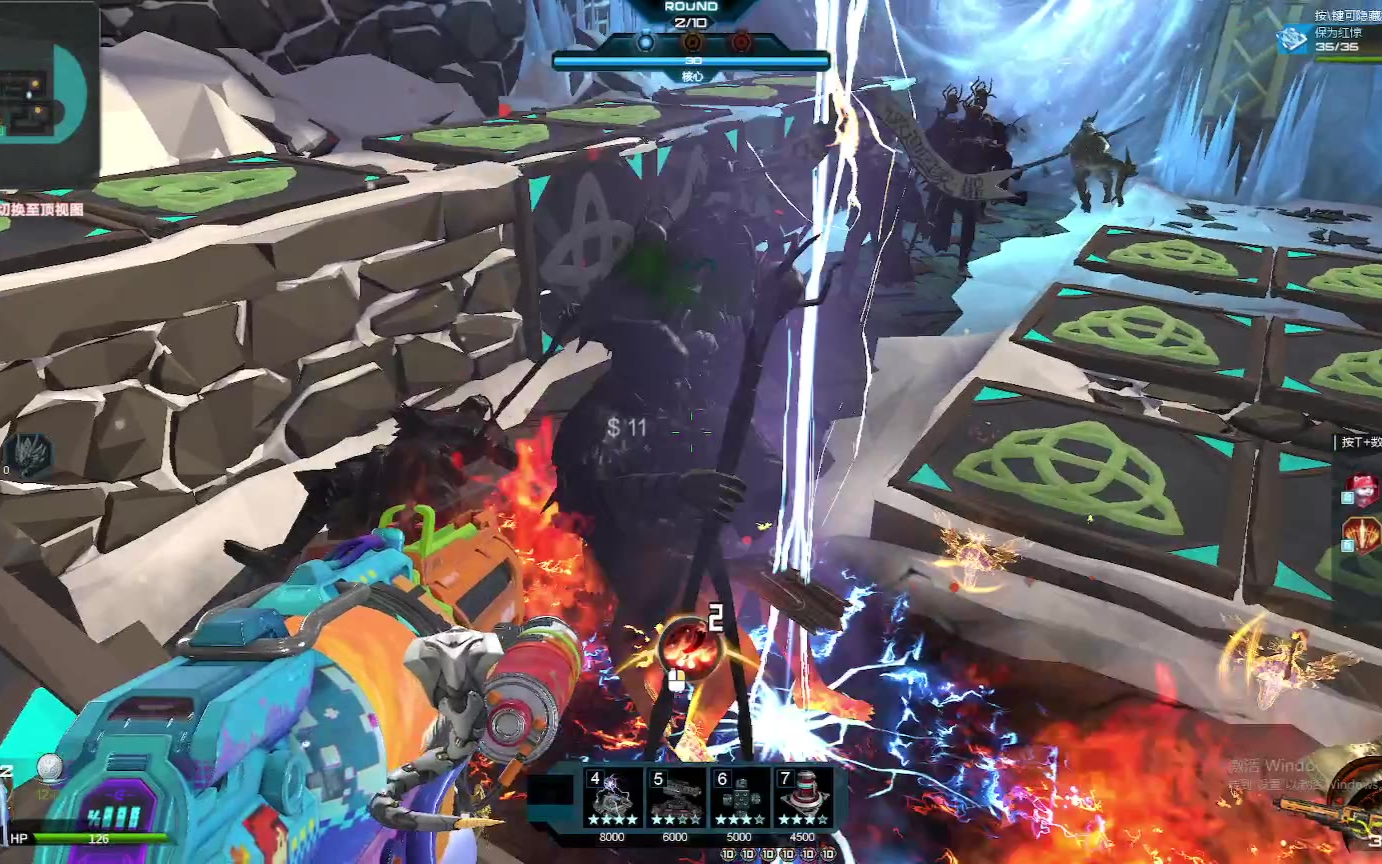Click the blue teammate badge icon
The width and height of the screenshot is (1382, 864).
[x=1294, y=40]
